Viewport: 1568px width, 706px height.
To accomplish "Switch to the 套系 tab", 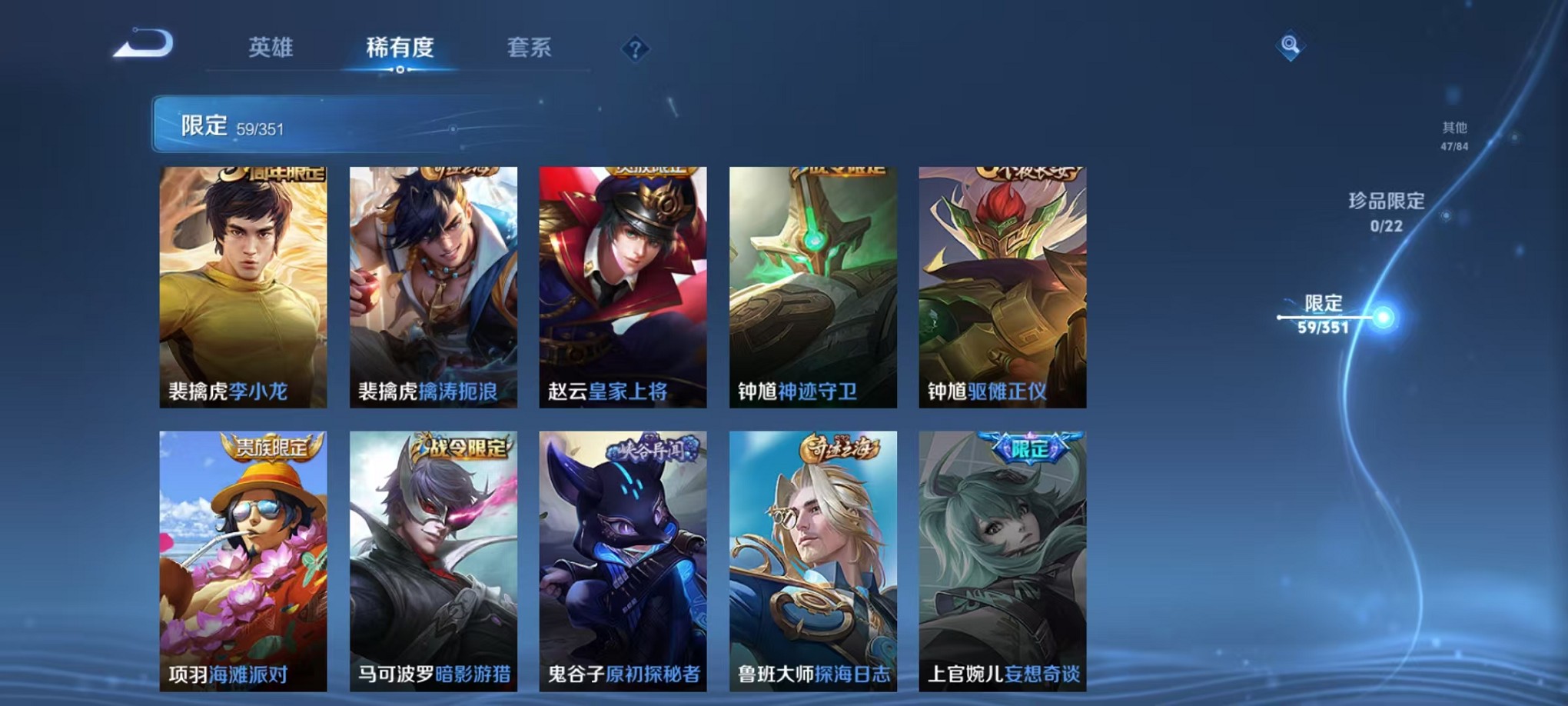I will coord(532,48).
